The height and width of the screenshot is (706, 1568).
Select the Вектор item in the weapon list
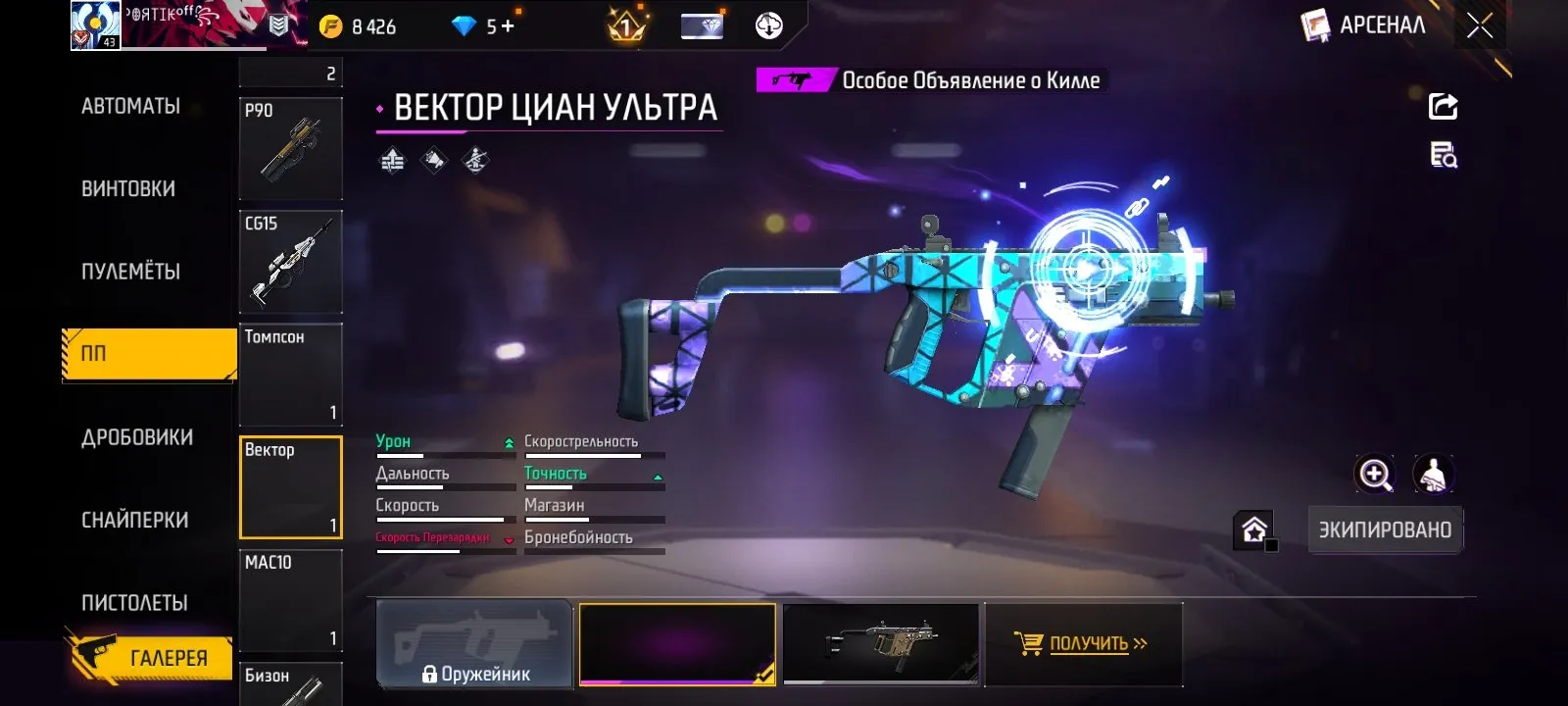pos(290,487)
